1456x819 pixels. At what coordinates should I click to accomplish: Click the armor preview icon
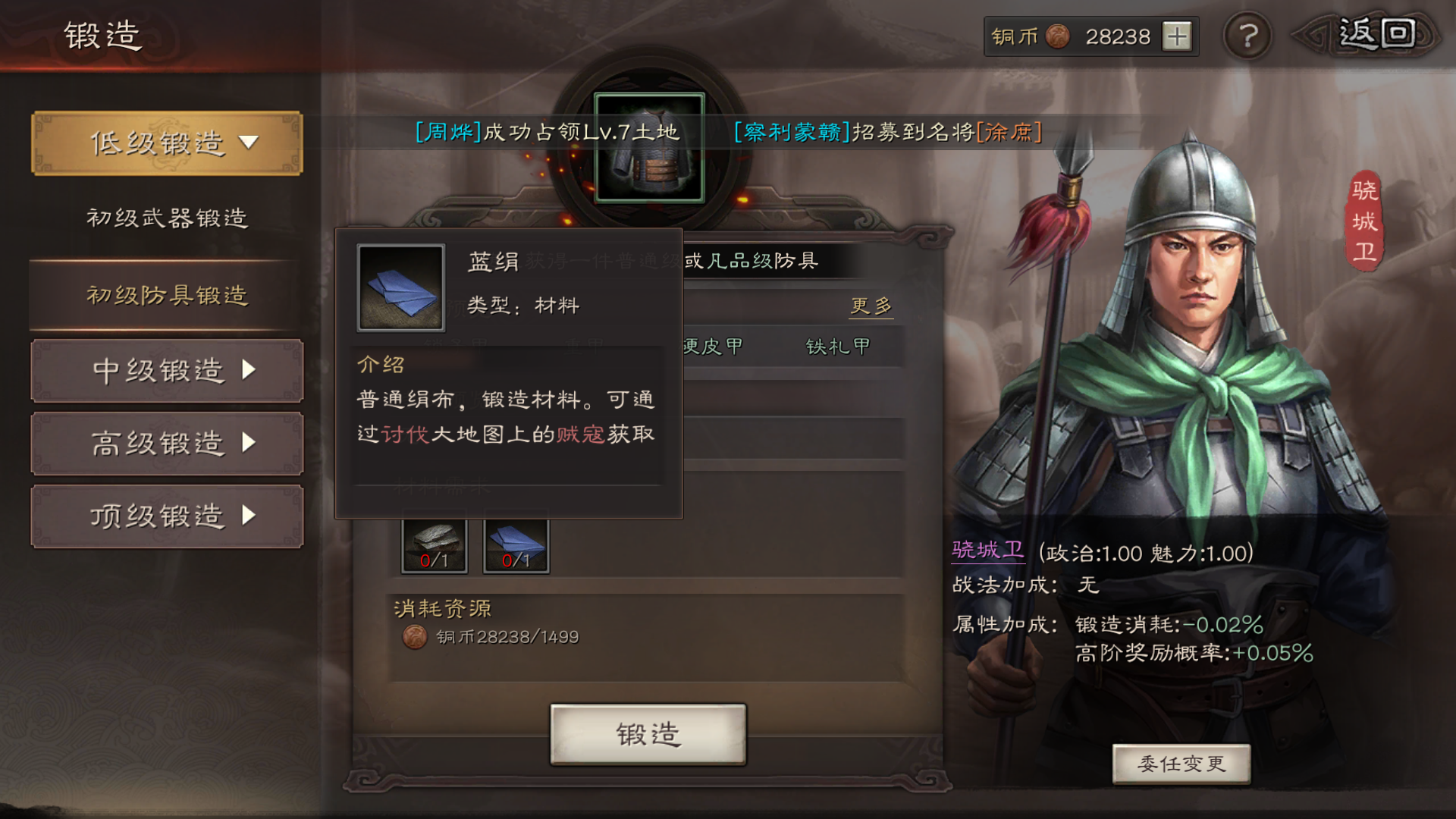[649, 148]
